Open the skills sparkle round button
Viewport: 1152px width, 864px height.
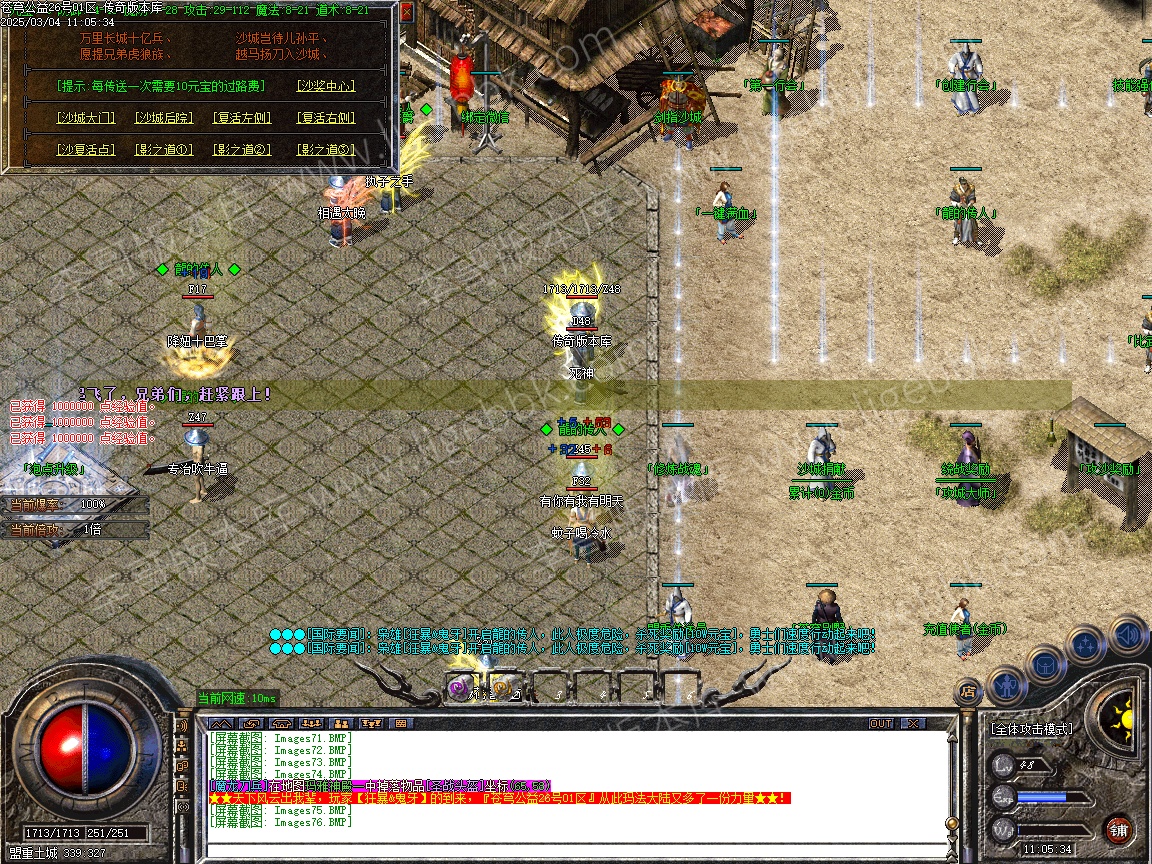point(1086,645)
